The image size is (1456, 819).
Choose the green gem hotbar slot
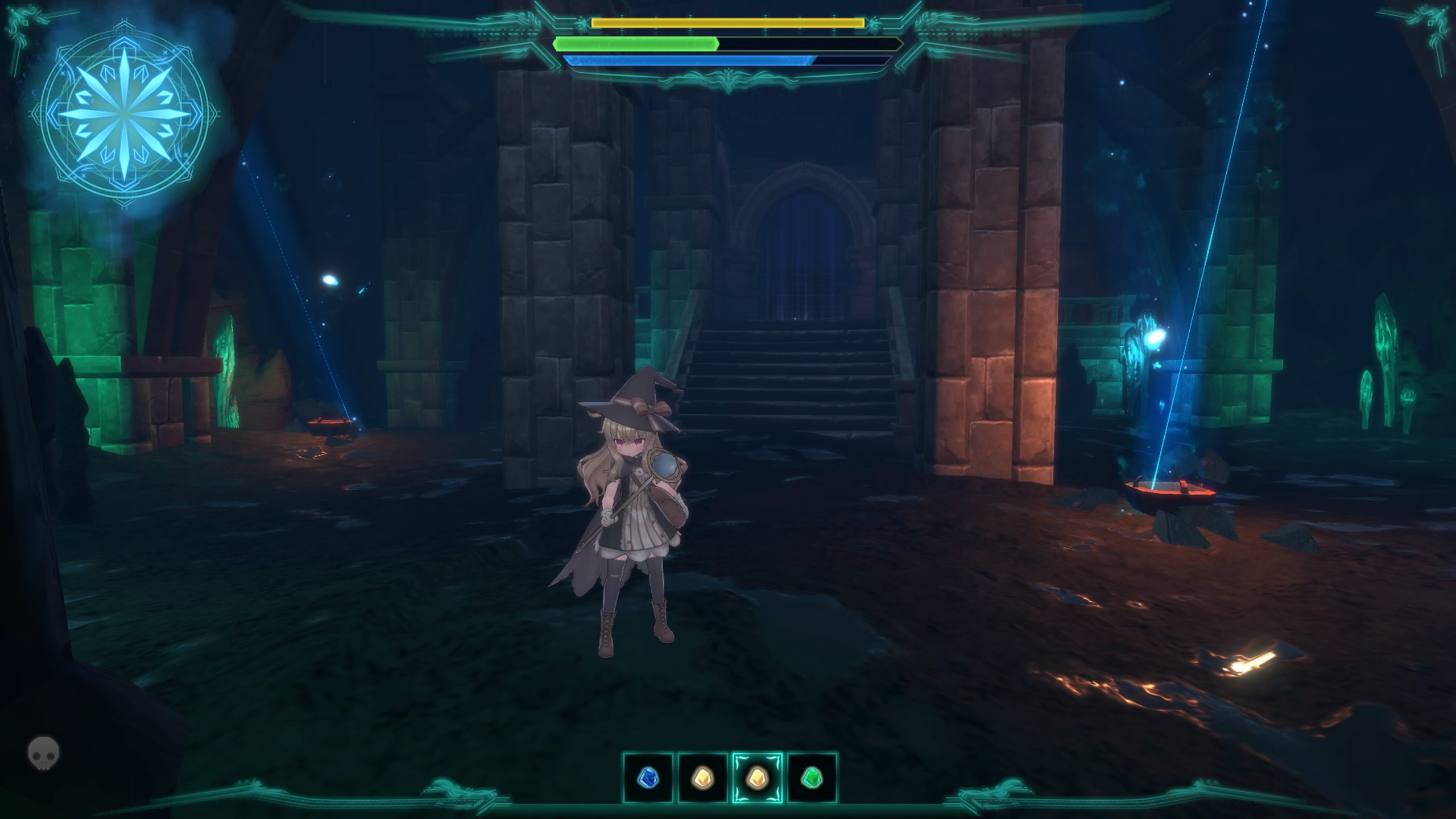(x=812, y=777)
